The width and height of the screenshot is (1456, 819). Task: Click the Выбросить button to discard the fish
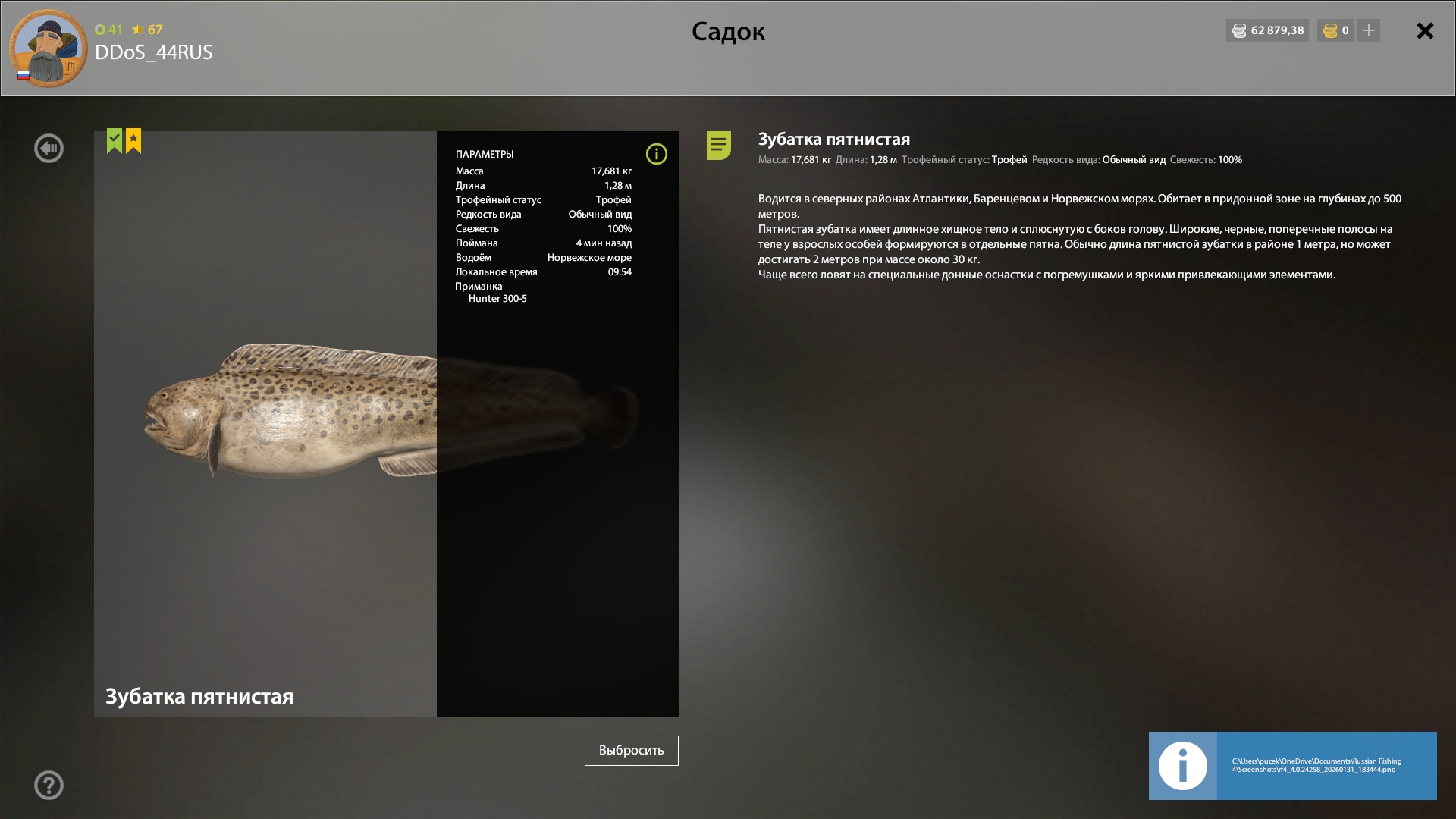(x=631, y=751)
